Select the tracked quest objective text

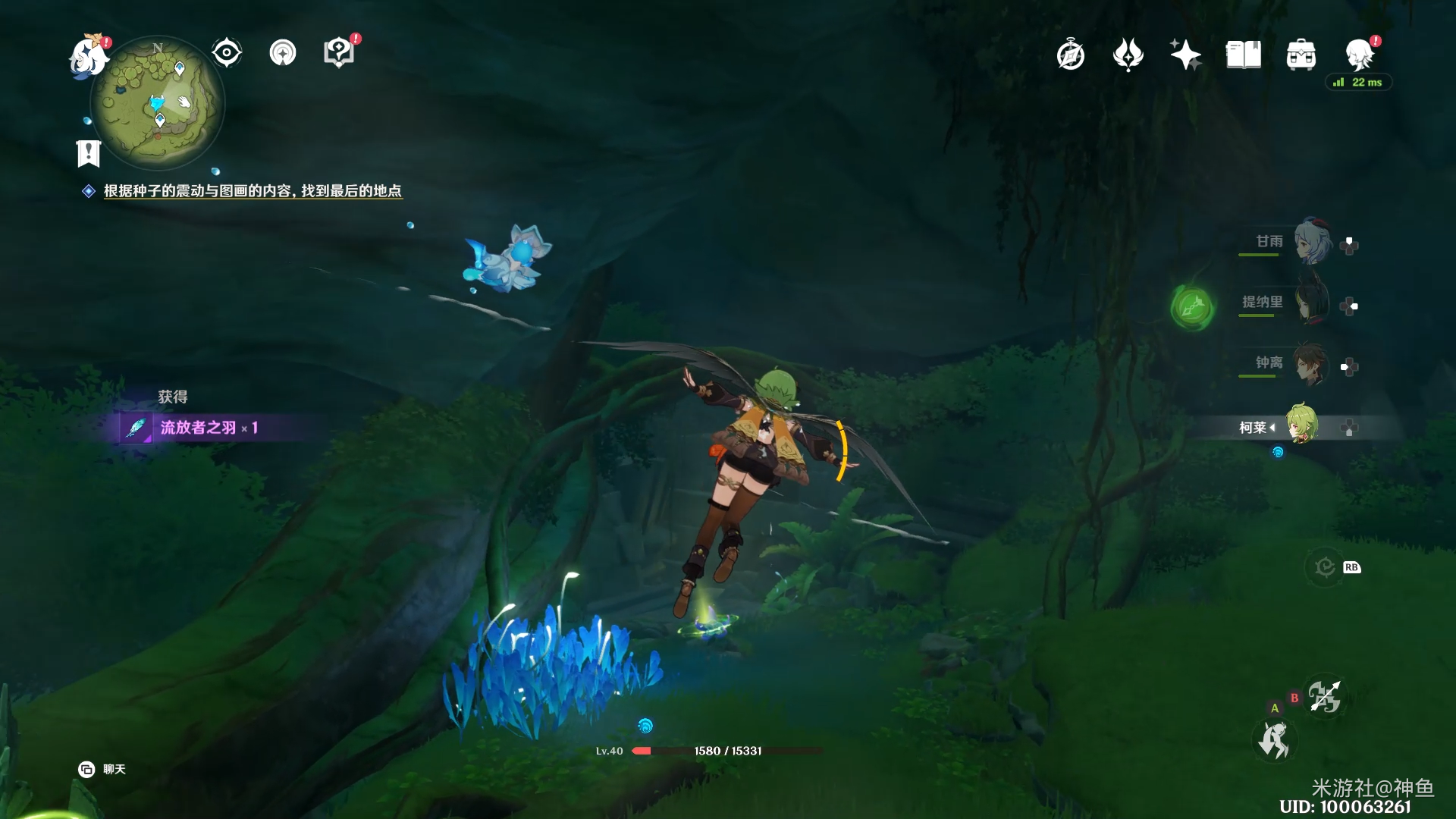point(253,191)
